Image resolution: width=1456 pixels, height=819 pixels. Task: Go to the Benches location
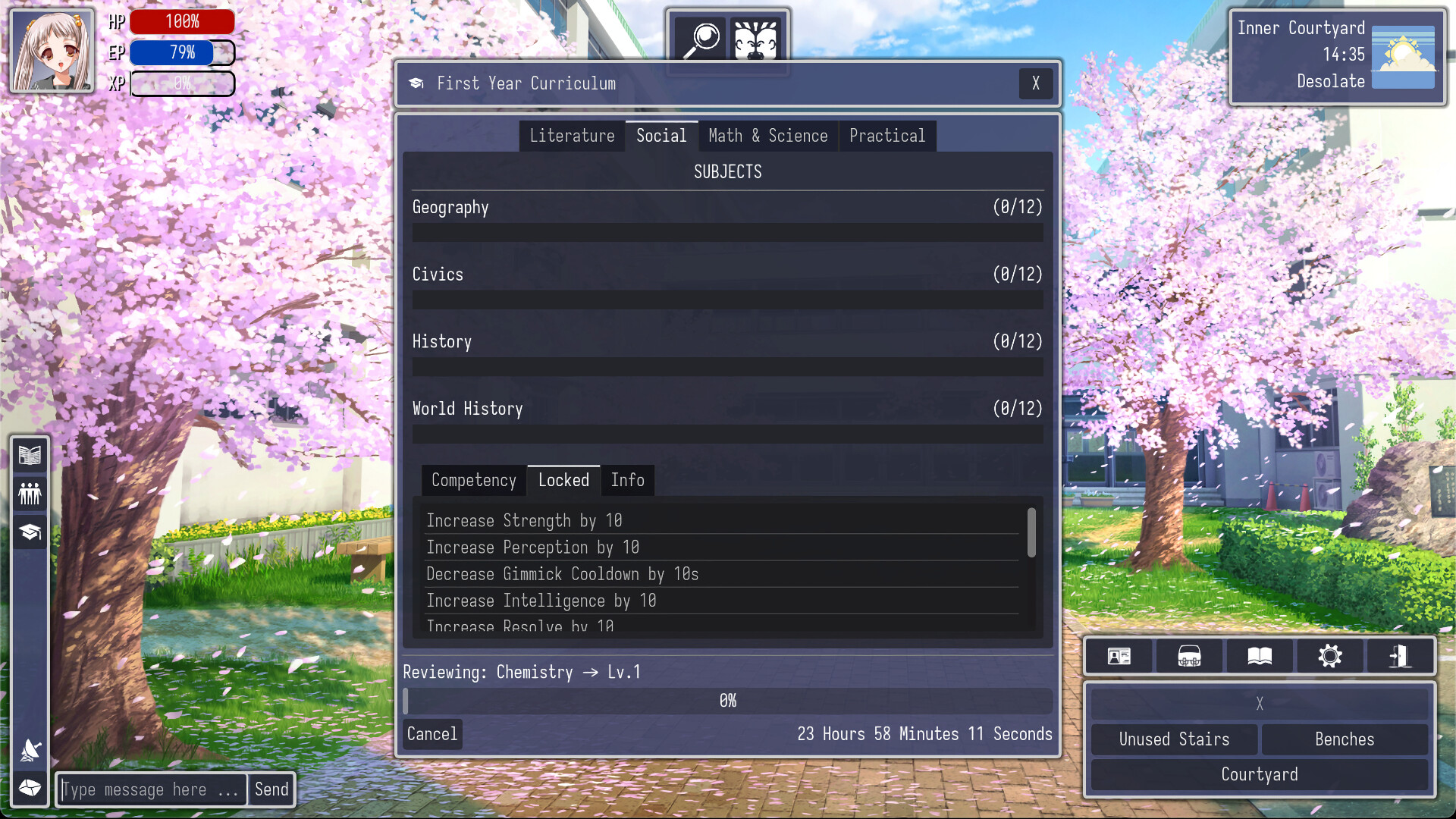1344,739
